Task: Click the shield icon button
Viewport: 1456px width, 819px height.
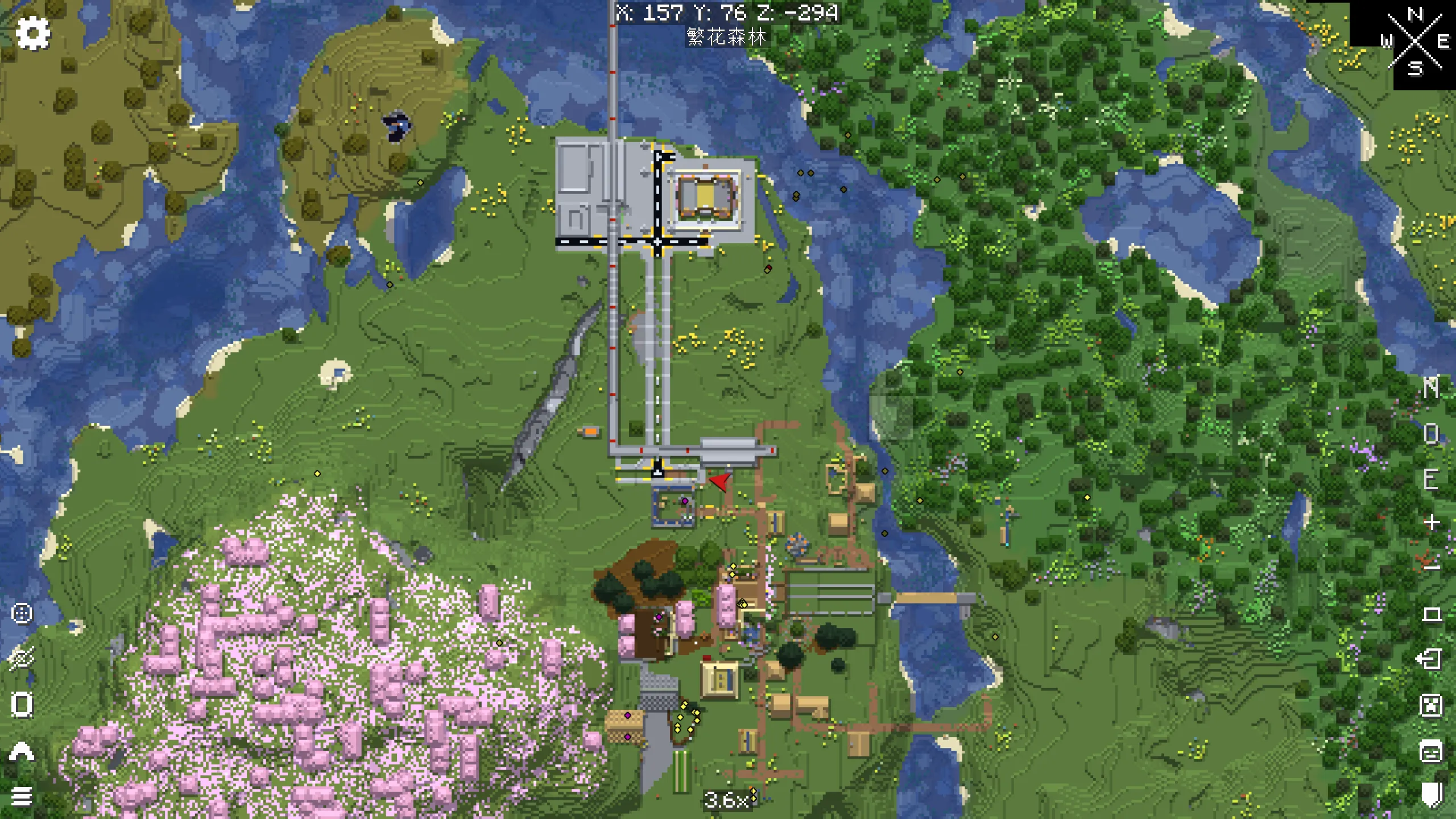Action: pyautogui.click(x=1431, y=794)
